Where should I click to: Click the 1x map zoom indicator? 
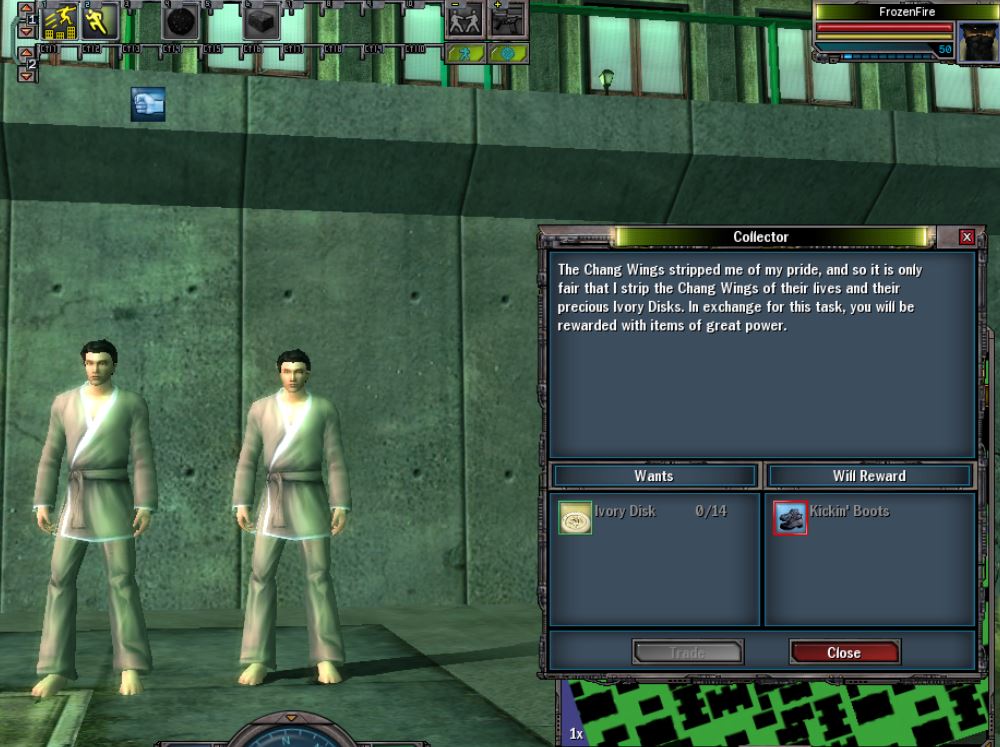click(577, 733)
